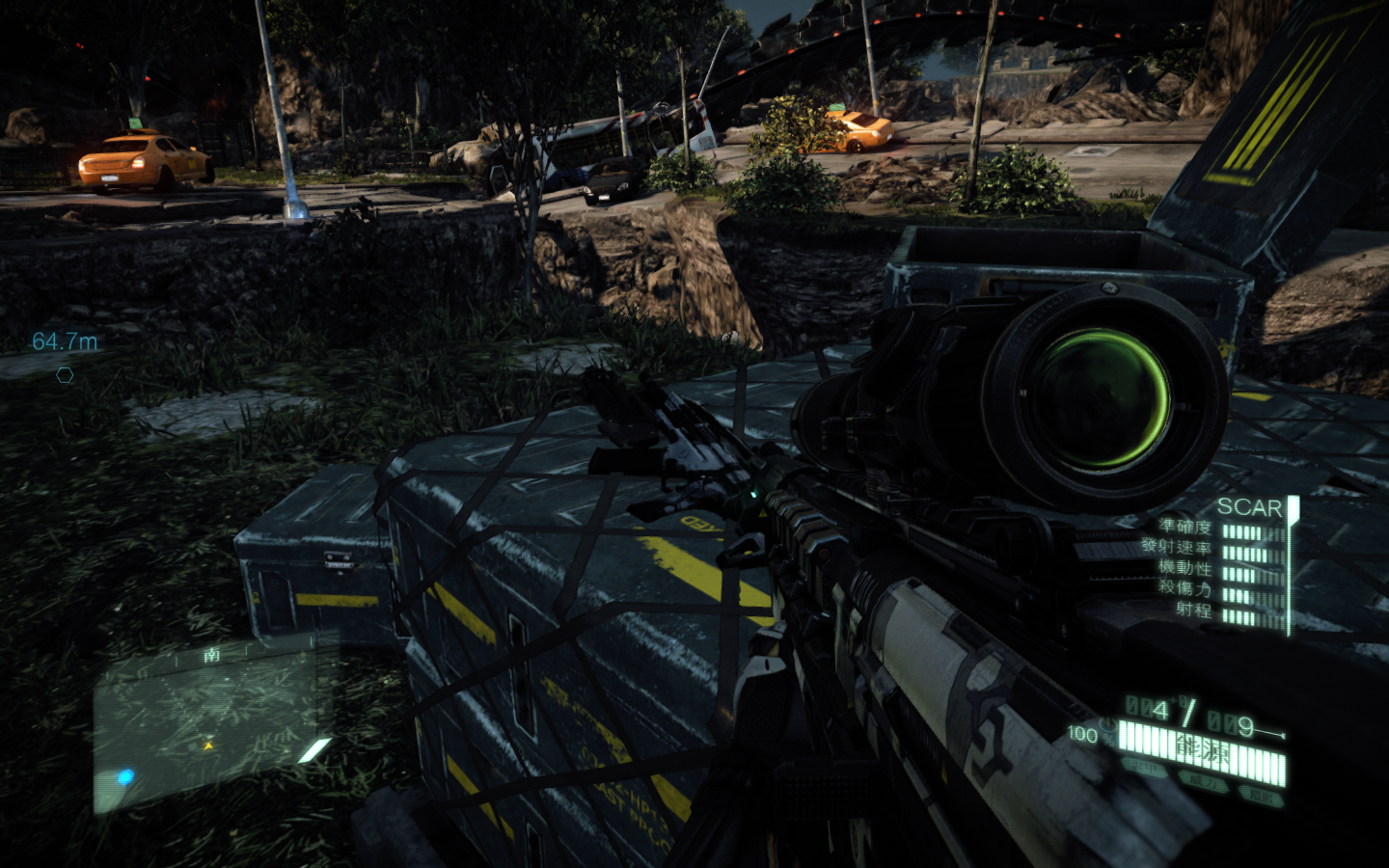Click the power symbol icon beside the energy bar
Image resolution: width=1389 pixels, height=868 pixels.
click(x=1109, y=725)
